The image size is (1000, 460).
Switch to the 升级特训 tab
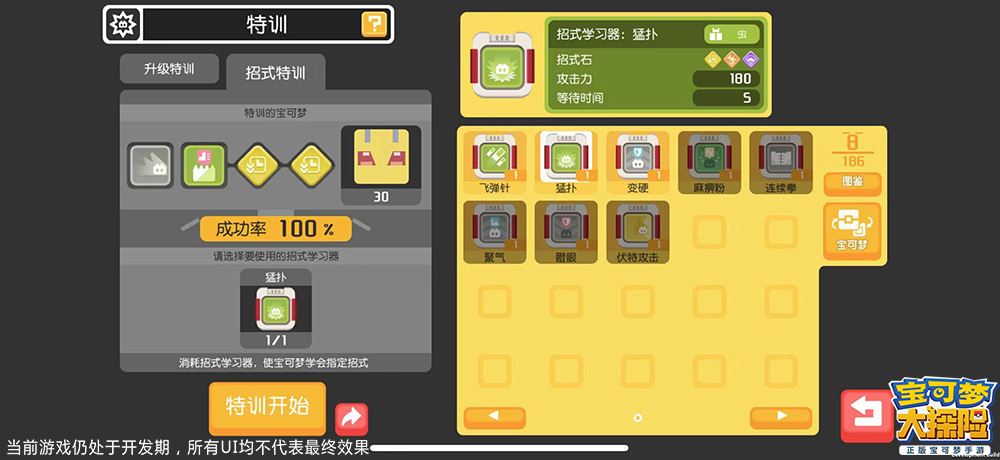[168, 69]
